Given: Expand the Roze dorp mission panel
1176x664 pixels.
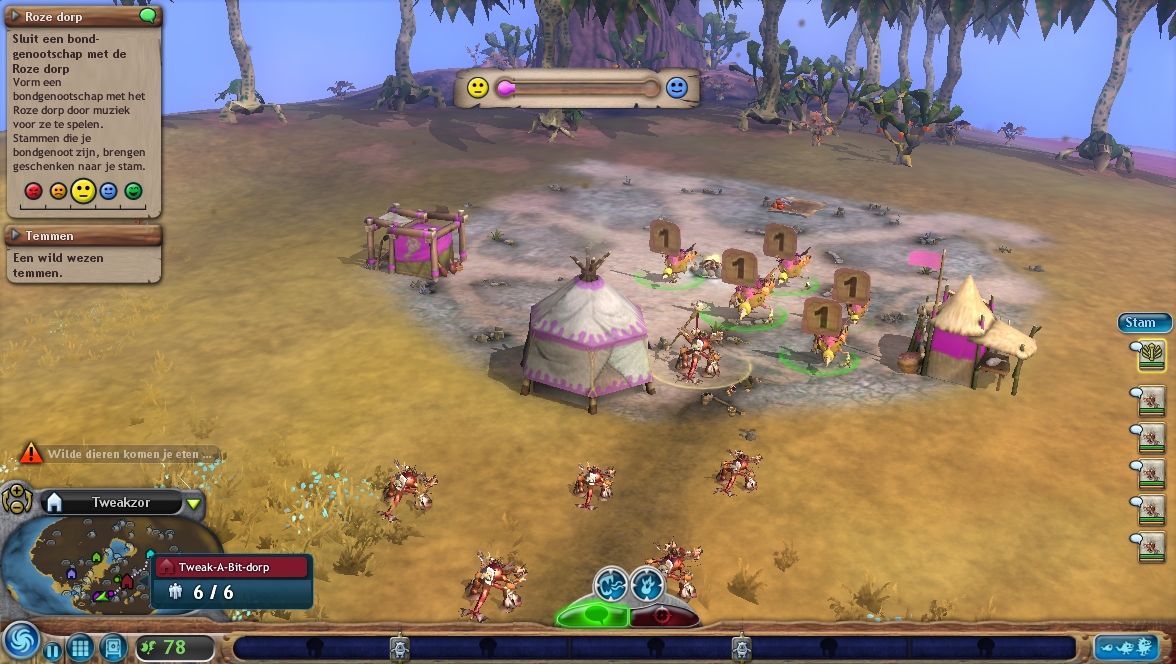Looking at the screenshot, I should click(17, 17).
